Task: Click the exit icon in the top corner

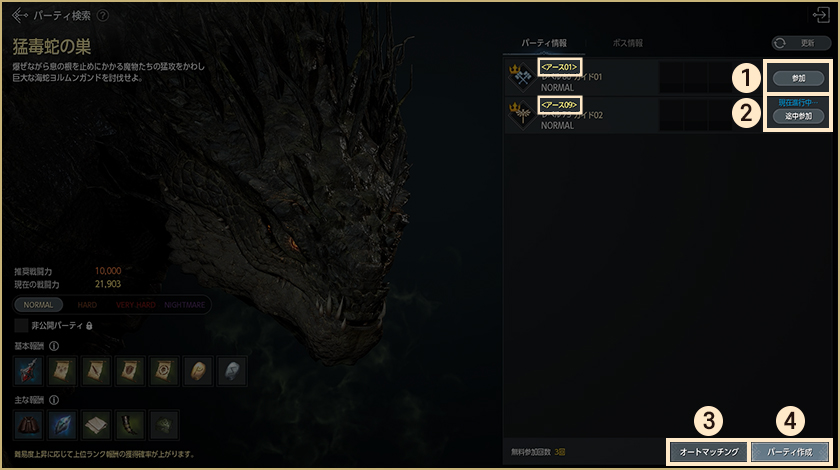Action: coord(822,15)
